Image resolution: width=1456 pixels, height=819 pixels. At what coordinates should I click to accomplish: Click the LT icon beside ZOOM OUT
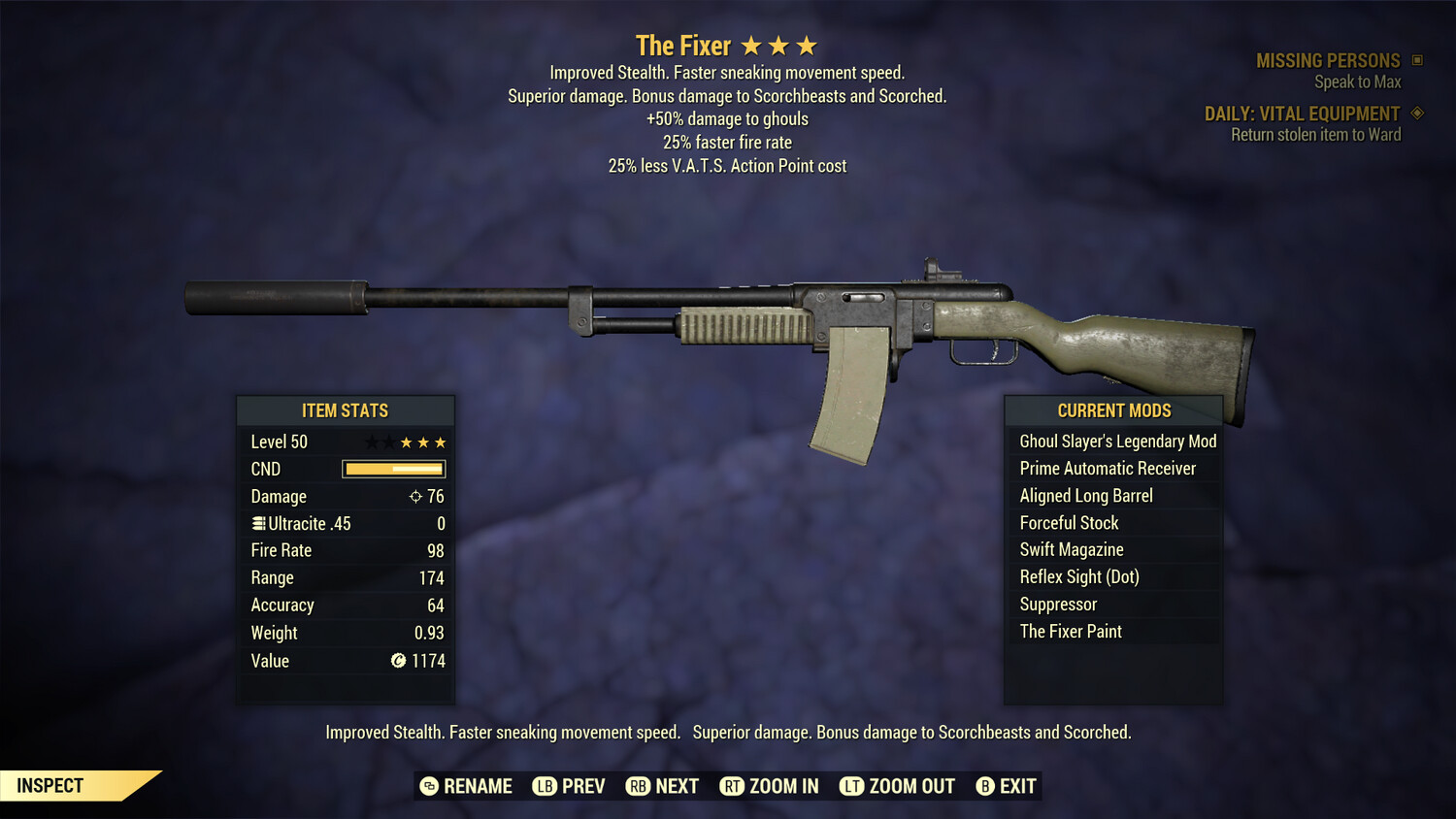[x=851, y=786]
